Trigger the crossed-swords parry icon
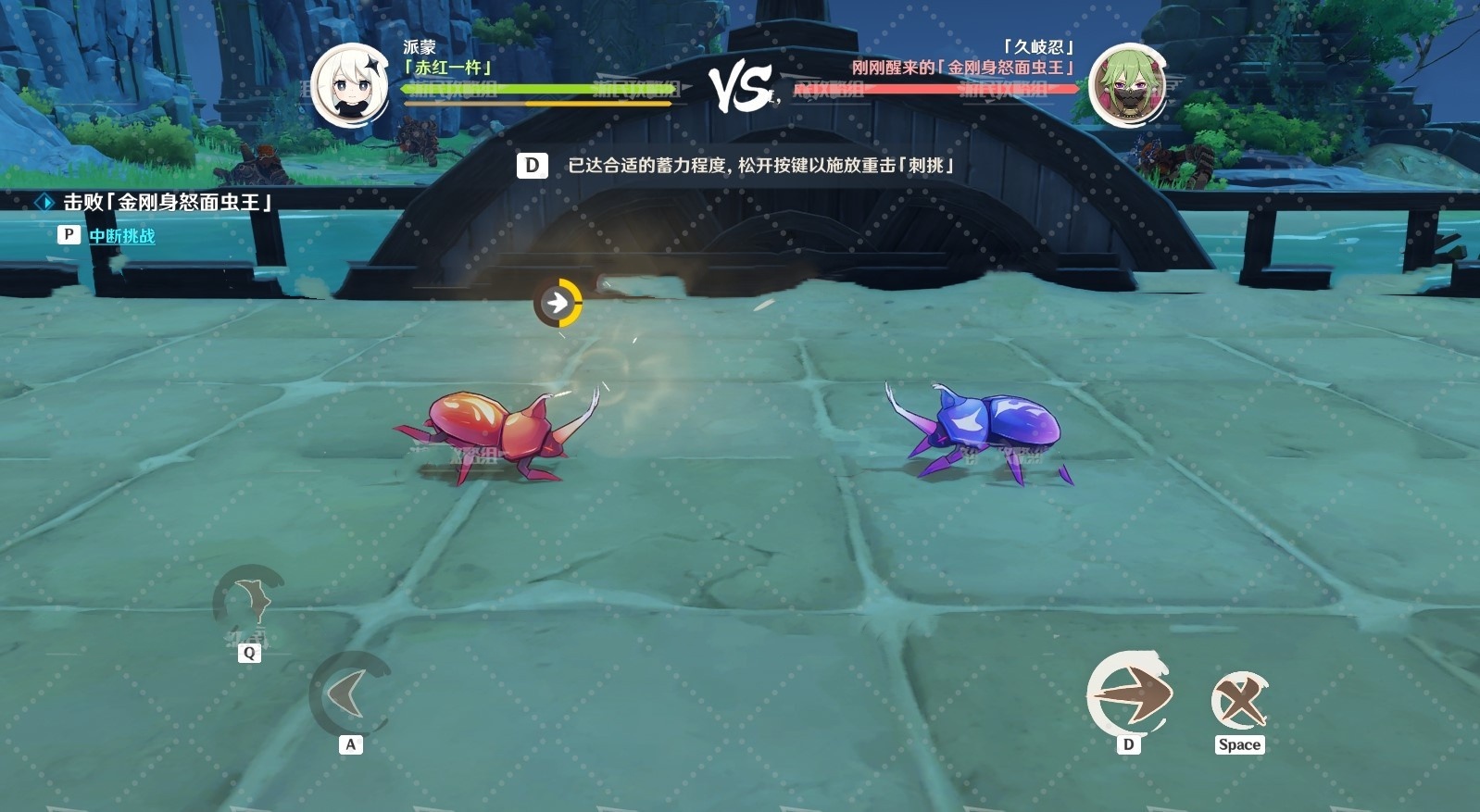 pos(1239,701)
